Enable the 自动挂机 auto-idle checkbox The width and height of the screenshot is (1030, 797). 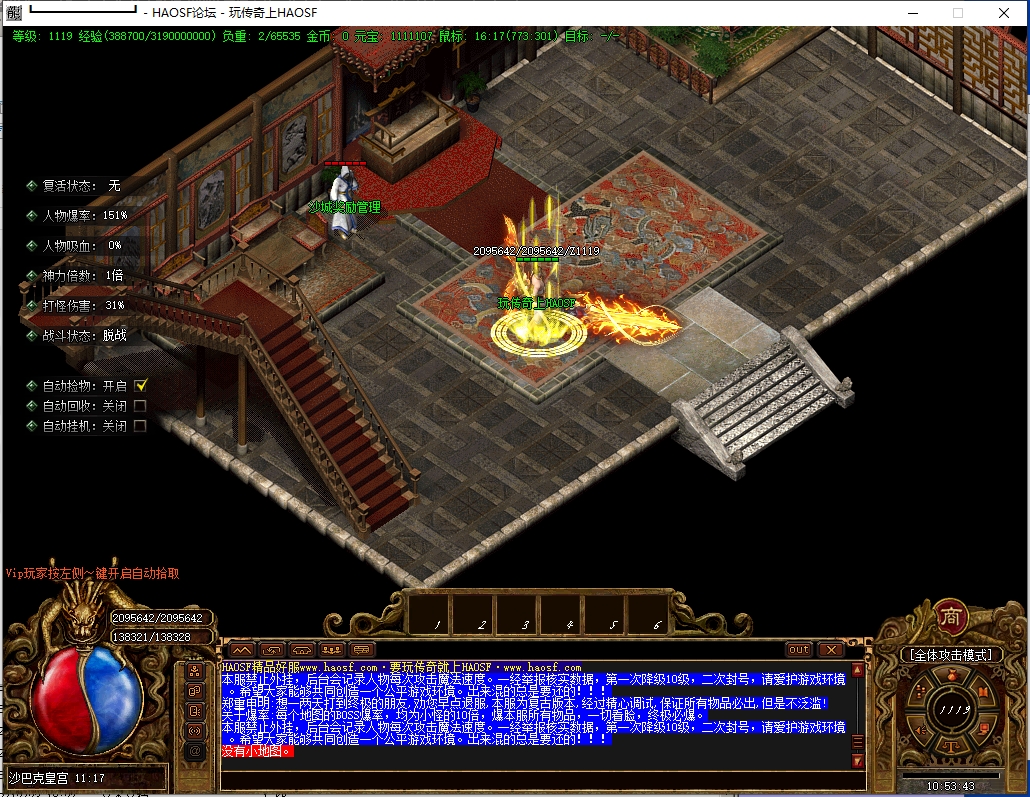pyautogui.click(x=140, y=426)
